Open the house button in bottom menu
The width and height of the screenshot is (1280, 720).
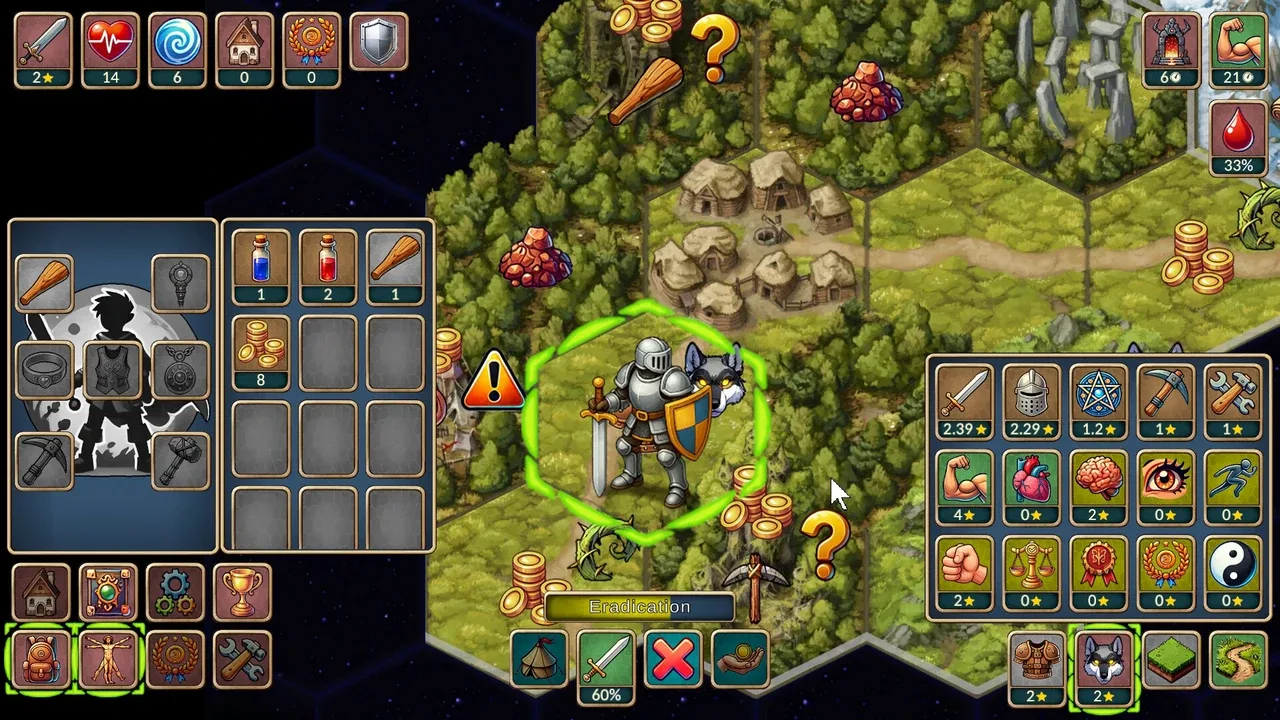(x=41, y=593)
